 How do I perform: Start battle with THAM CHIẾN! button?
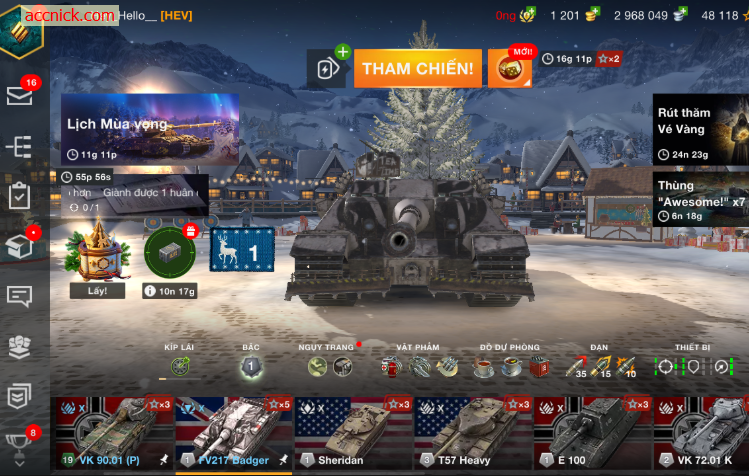pyautogui.click(x=417, y=68)
